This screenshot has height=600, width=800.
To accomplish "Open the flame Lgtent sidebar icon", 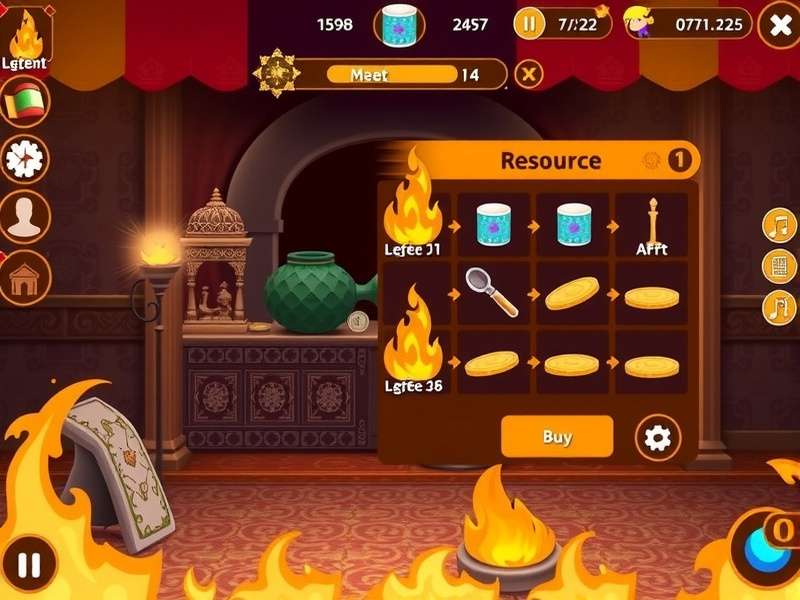I will tap(26, 39).
